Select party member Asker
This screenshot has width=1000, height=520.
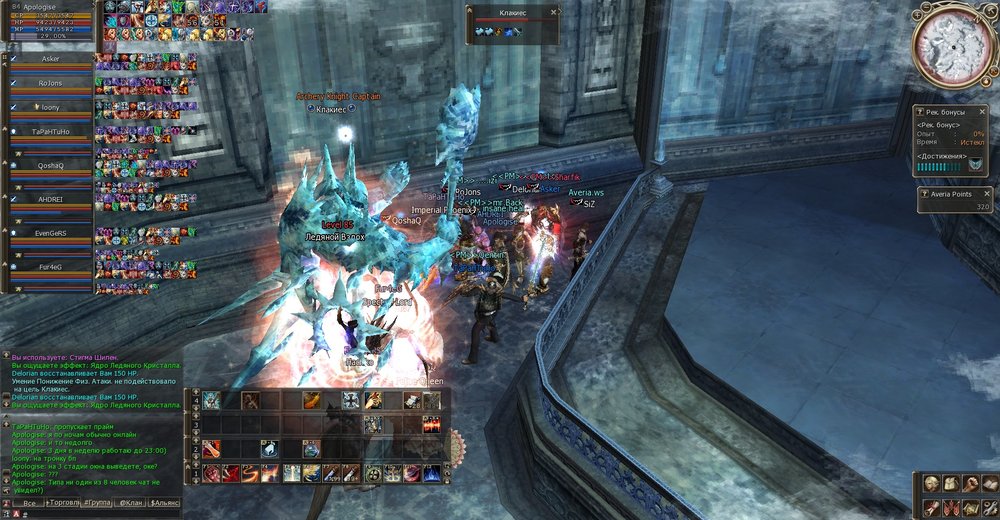point(50,59)
